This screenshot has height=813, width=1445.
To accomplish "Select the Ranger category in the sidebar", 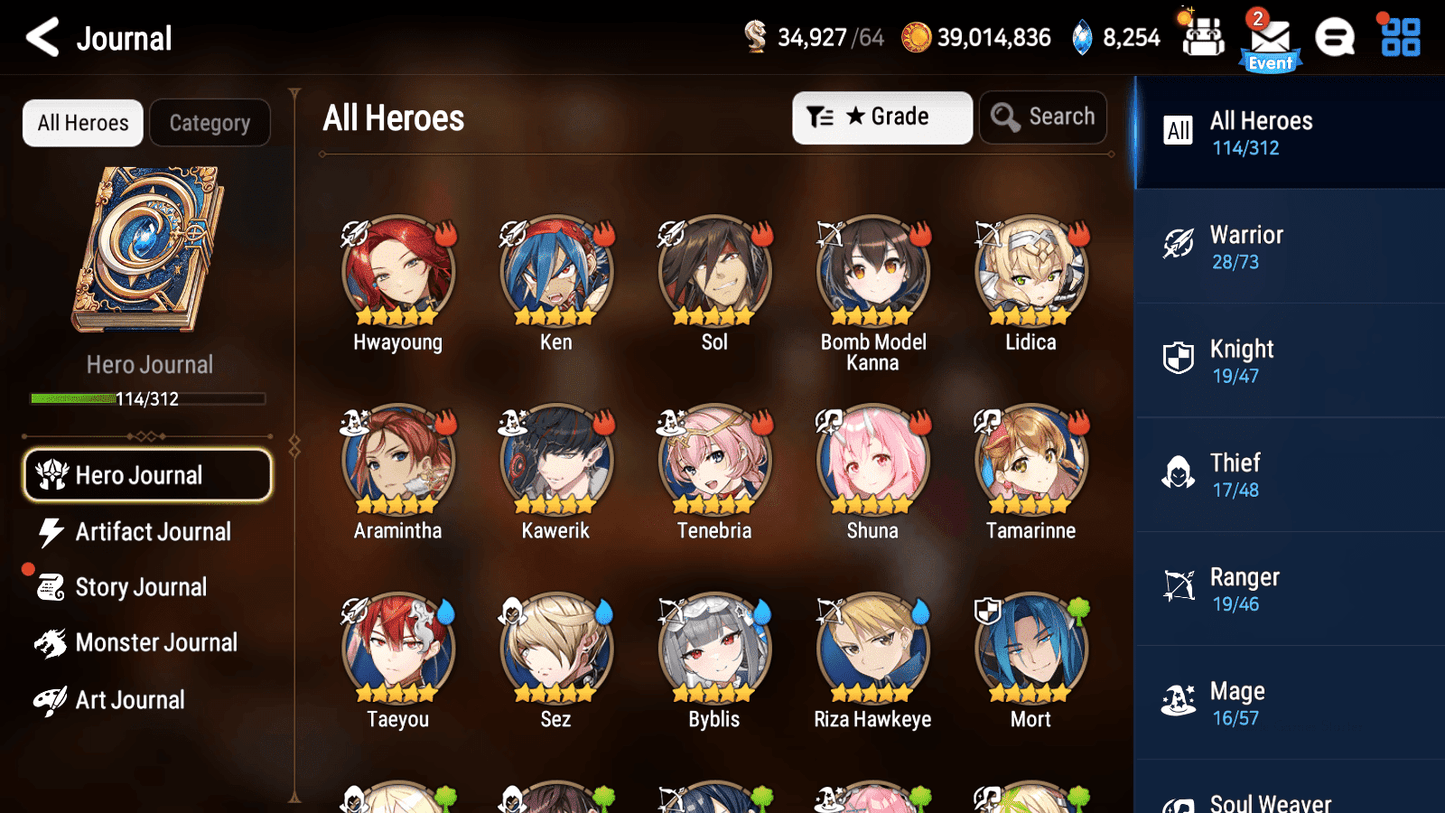I will 1289,588.
